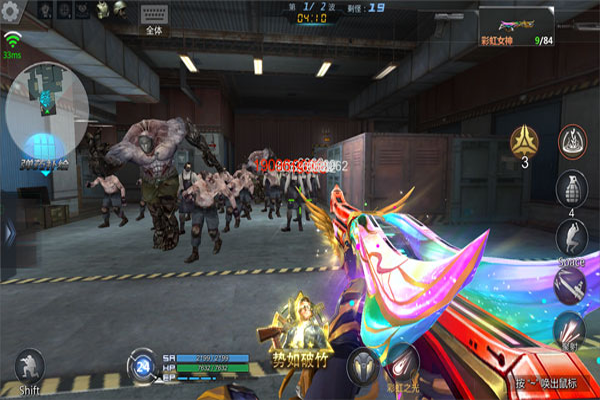600x400 pixels.
Task: Throw a grenade using the grenade icon
Action: (572, 190)
